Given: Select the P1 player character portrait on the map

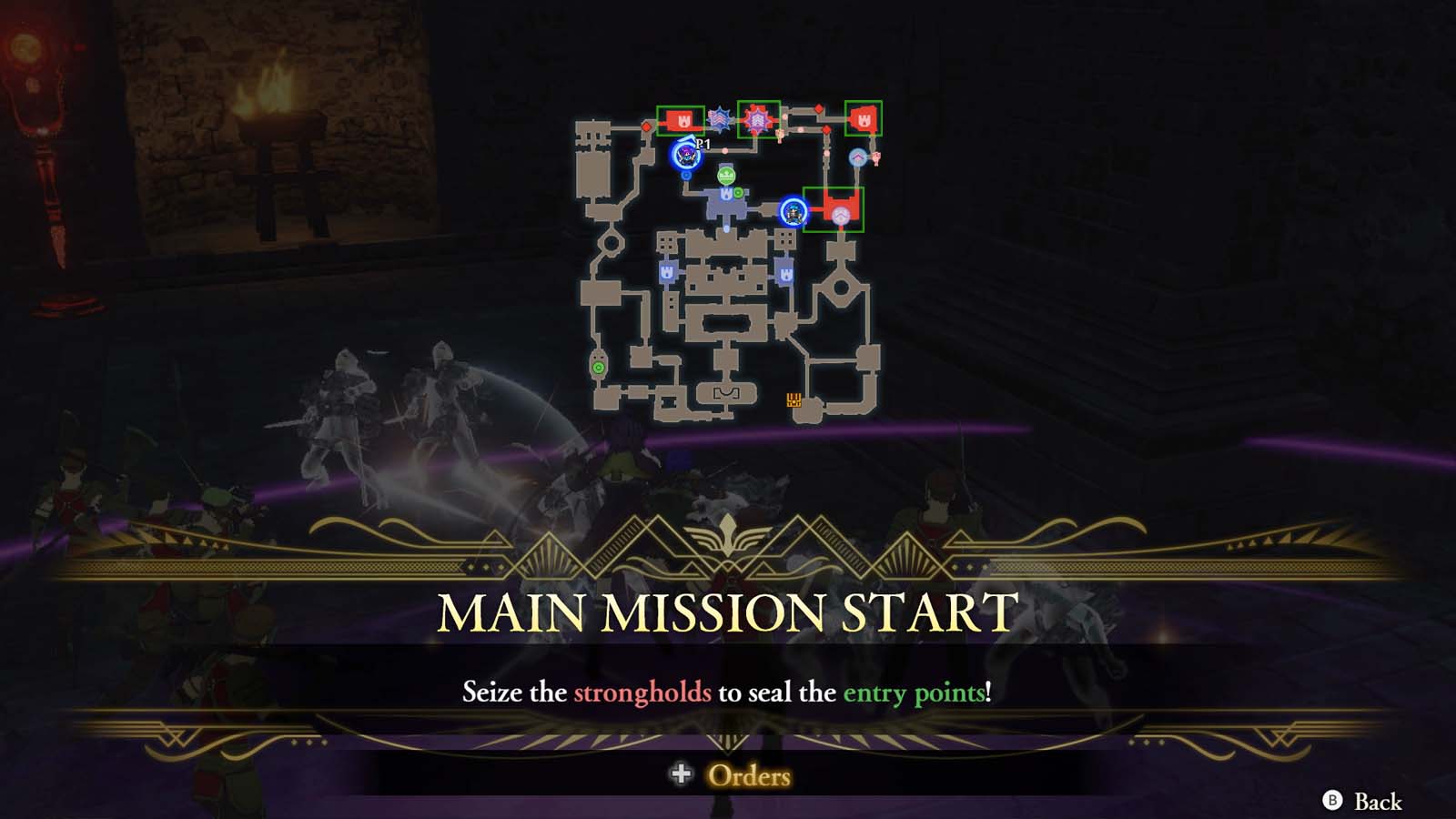Looking at the screenshot, I should 685,156.
